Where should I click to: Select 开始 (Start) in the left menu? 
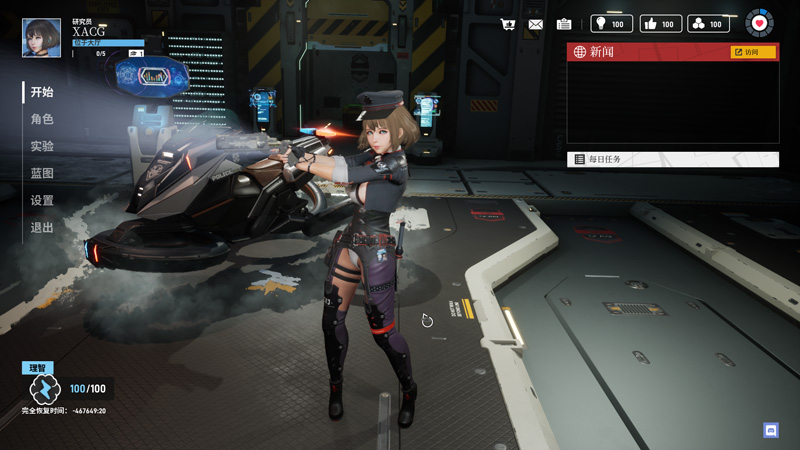(42, 92)
